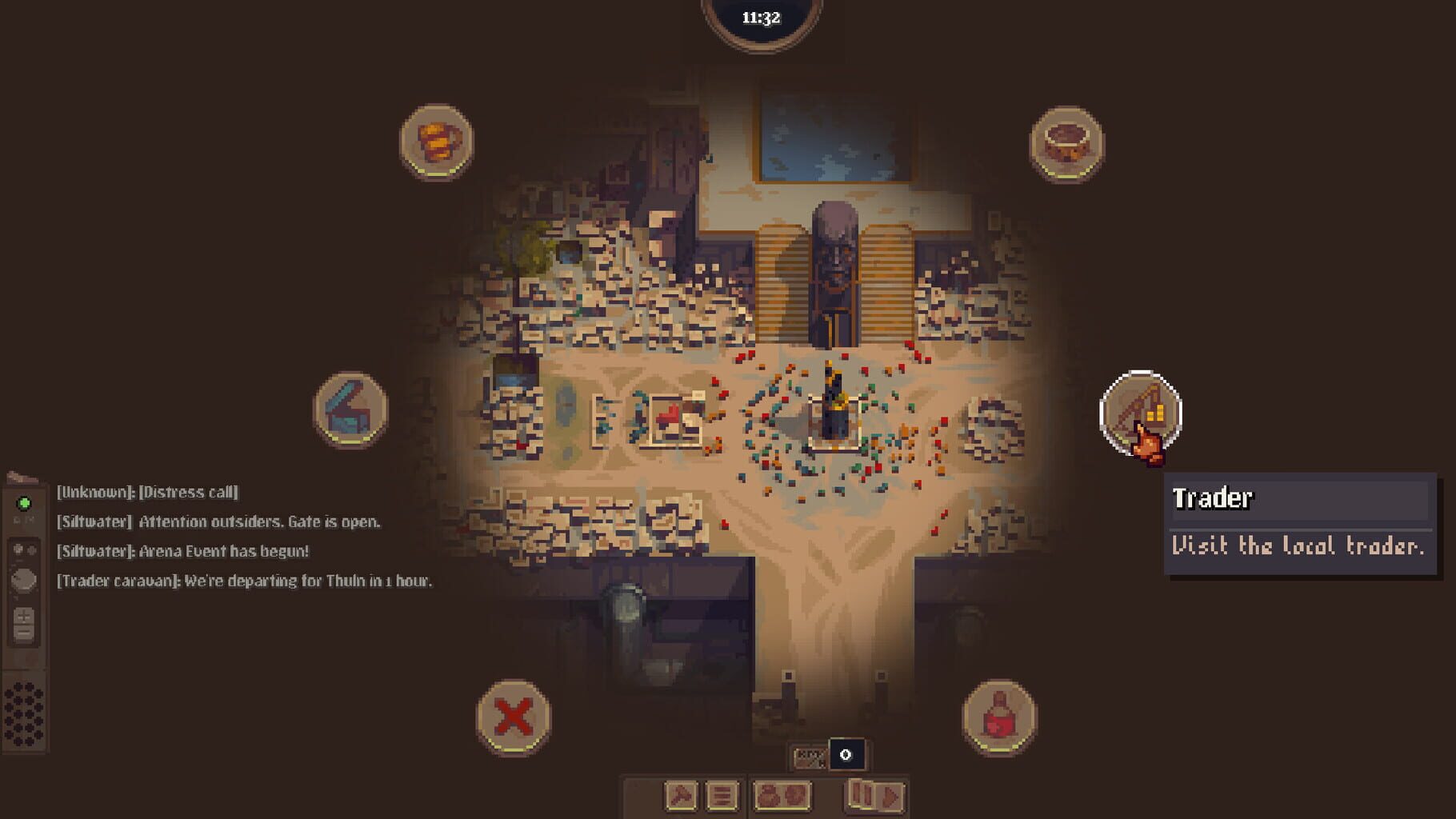Open the crafting hammer icon in the toolbar
The width and height of the screenshot is (1456, 819).
click(x=680, y=796)
